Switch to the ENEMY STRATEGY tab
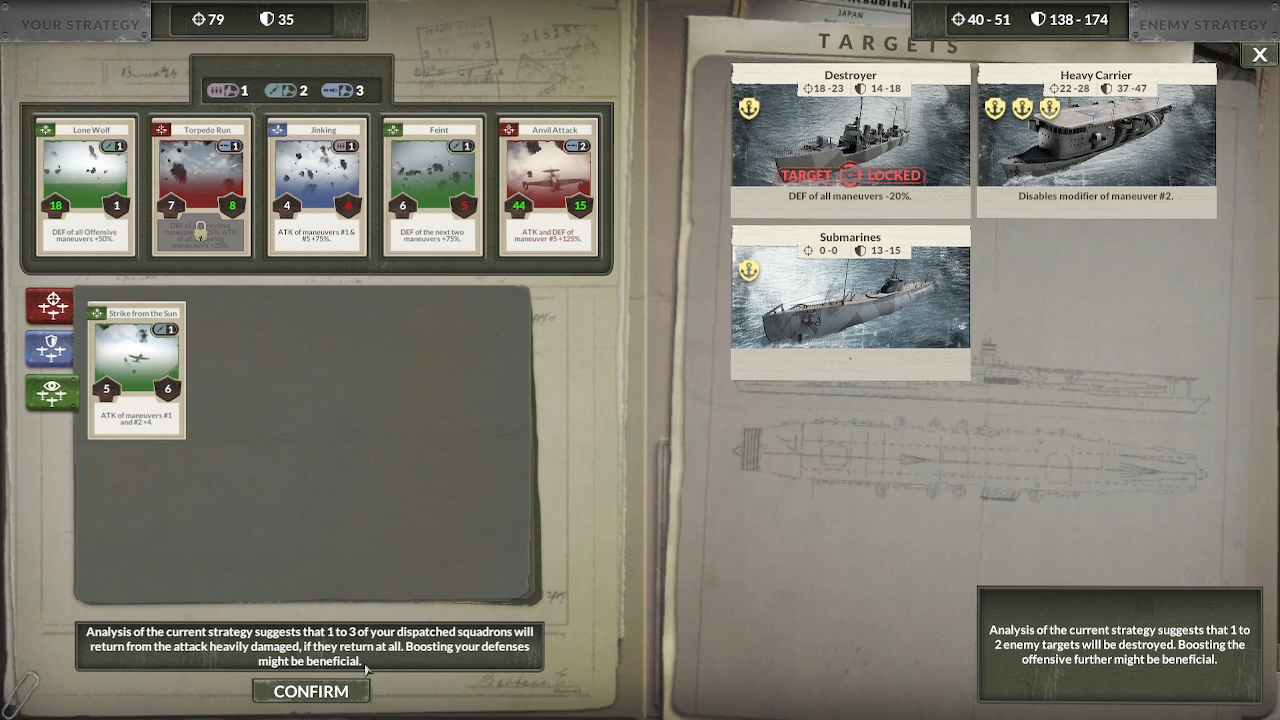This screenshot has height=720, width=1280. pos(1203,24)
